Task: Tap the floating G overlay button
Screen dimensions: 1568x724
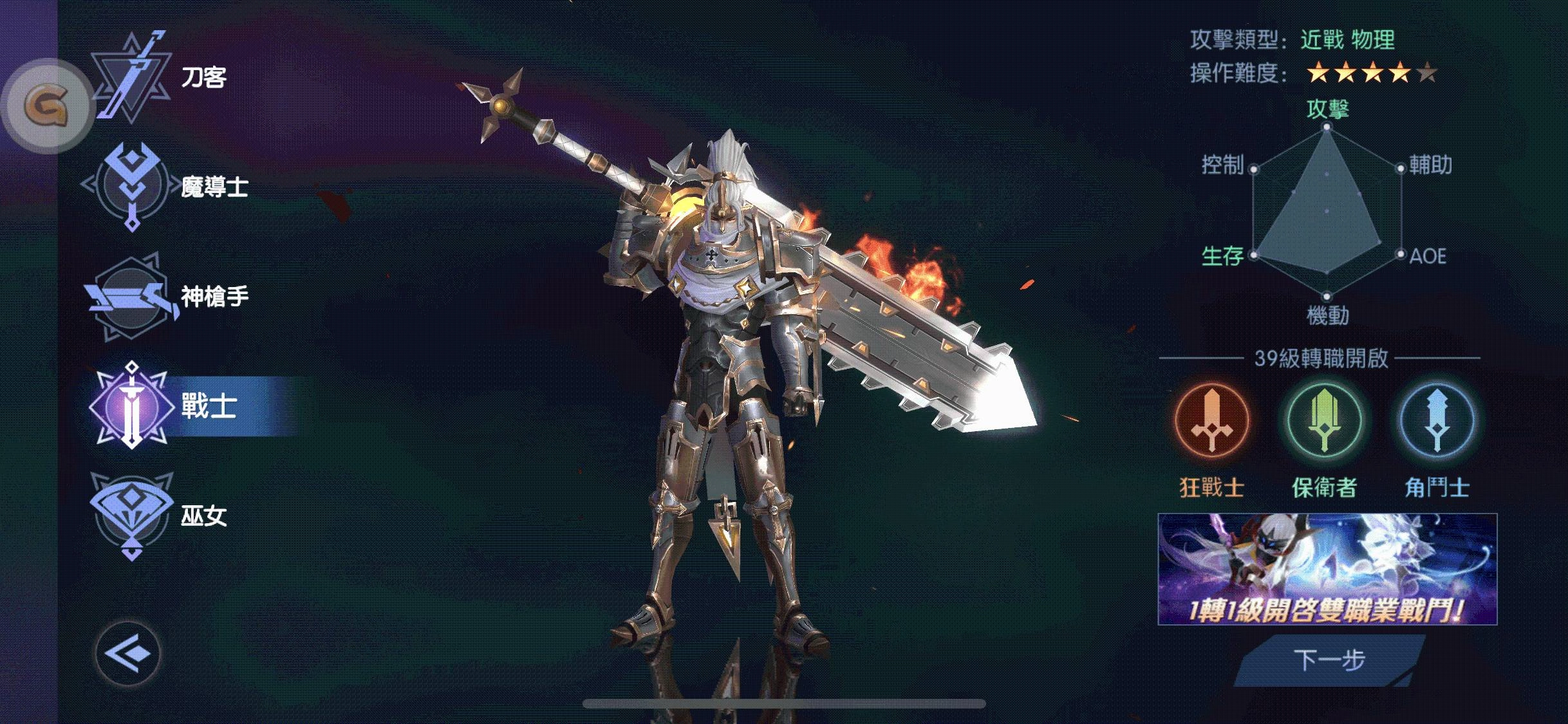Action: tap(46, 106)
